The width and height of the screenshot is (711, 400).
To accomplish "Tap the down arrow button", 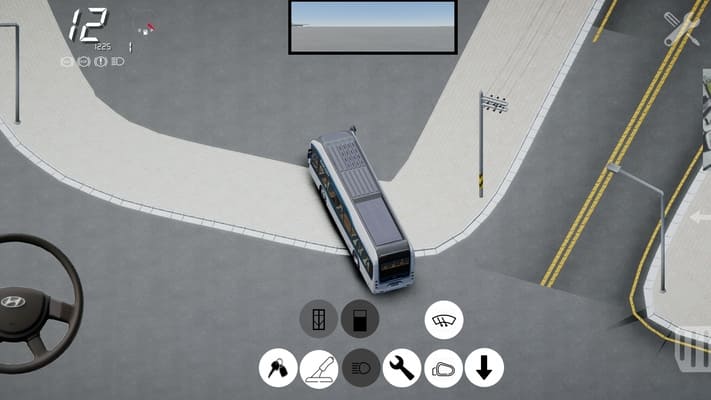I will pos(484,369).
